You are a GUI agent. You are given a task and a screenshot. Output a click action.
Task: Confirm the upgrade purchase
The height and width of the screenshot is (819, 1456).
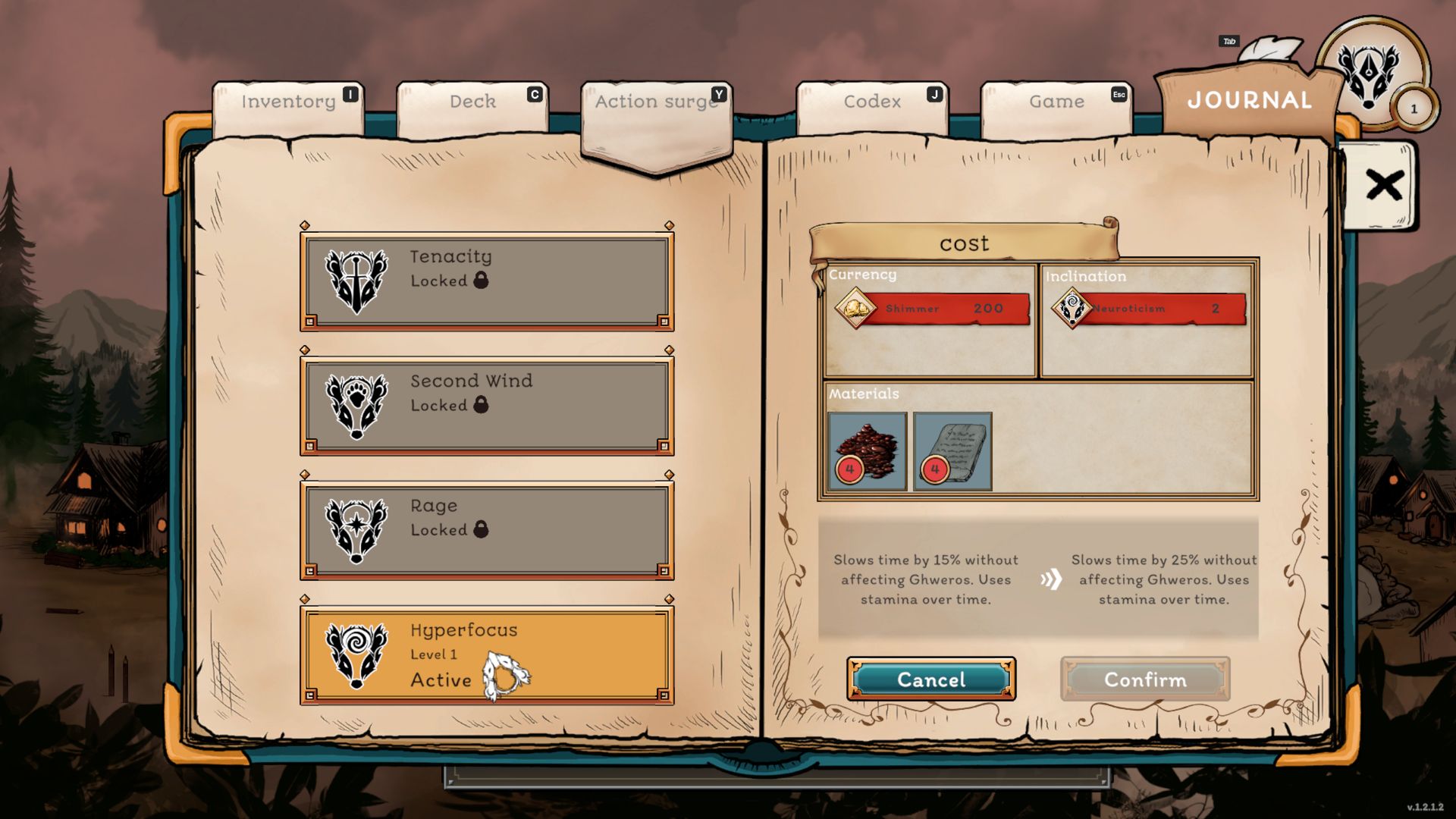pos(1145,679)
